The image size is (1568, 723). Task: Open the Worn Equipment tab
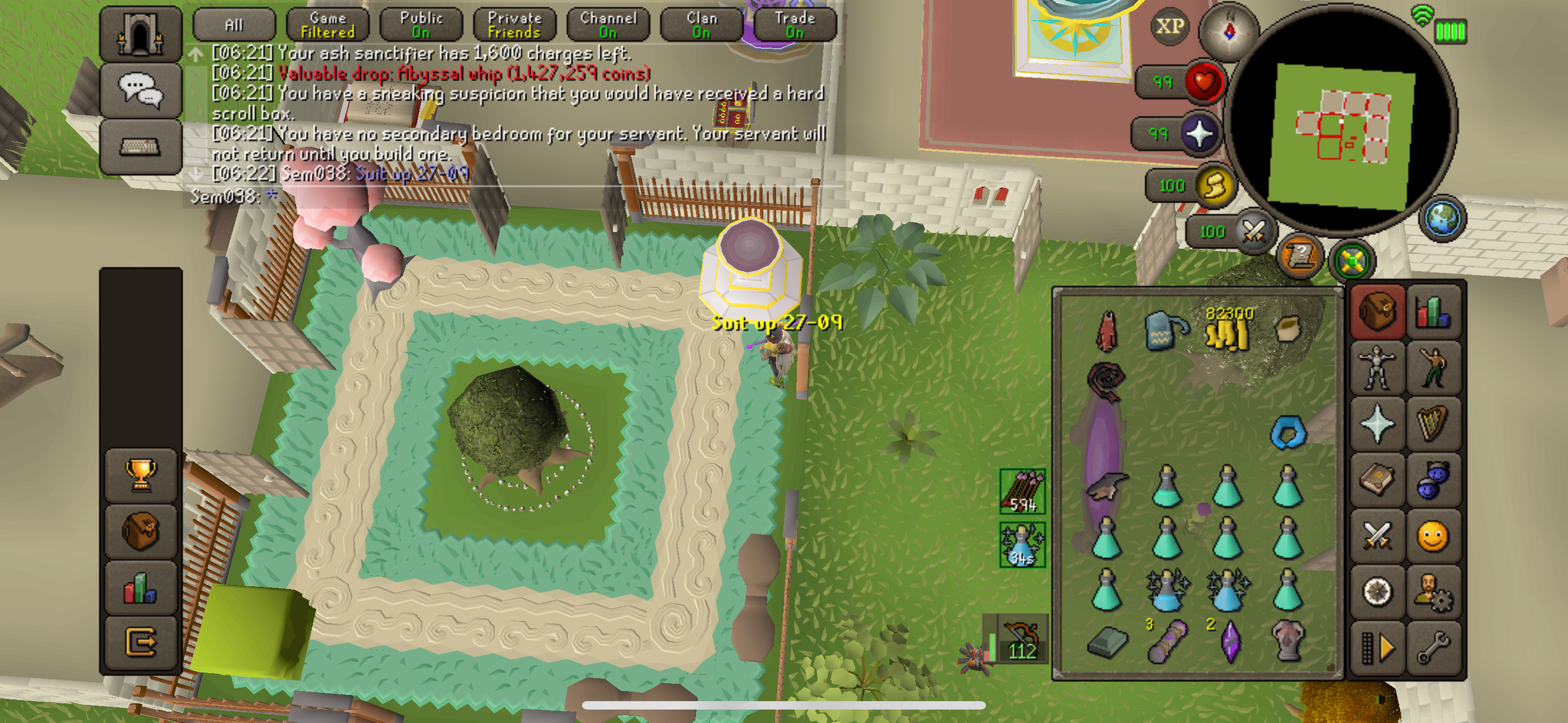[x=1377, y=367]
